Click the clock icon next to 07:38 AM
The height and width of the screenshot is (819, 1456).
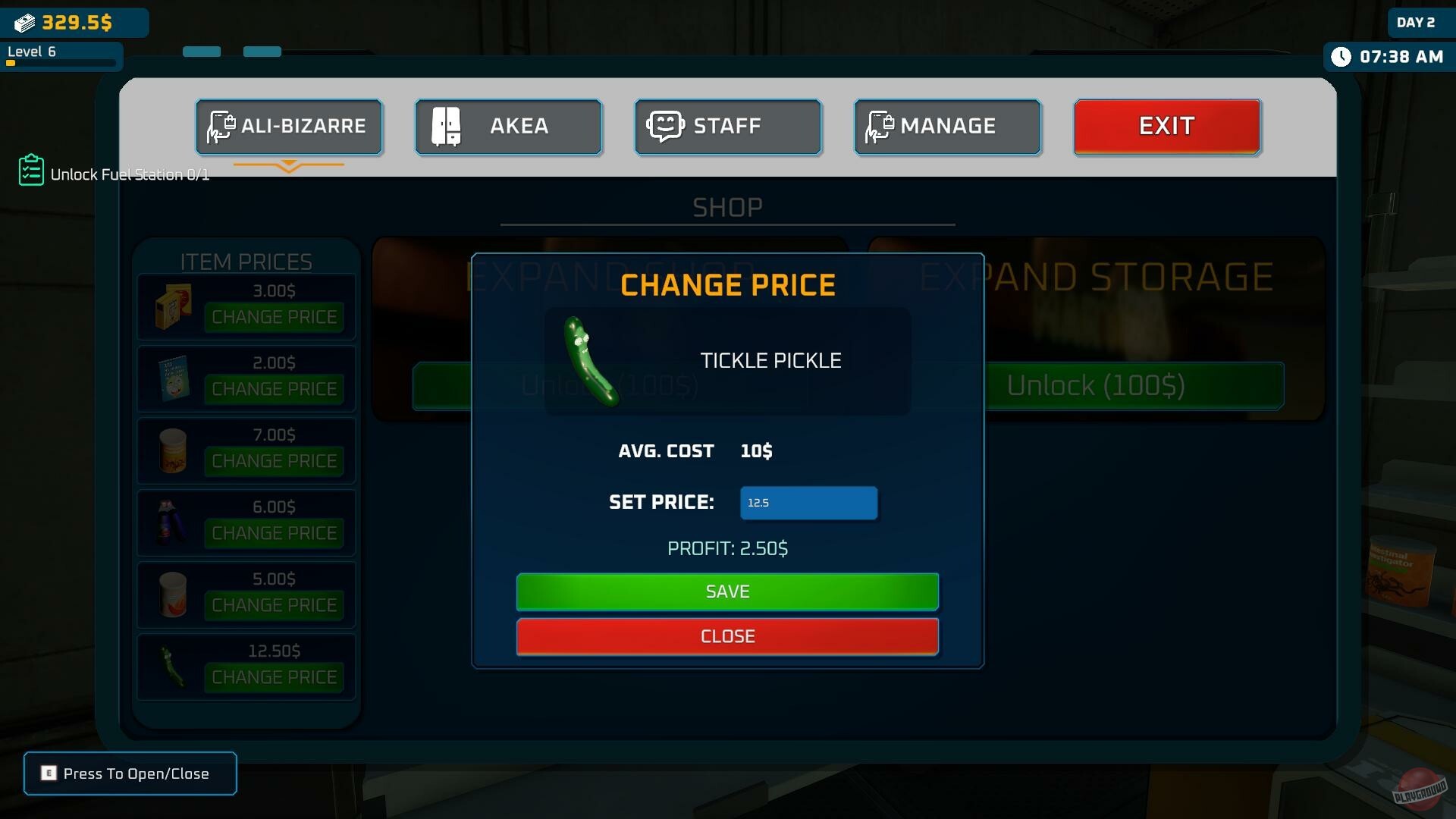(x=1343, y=56)
